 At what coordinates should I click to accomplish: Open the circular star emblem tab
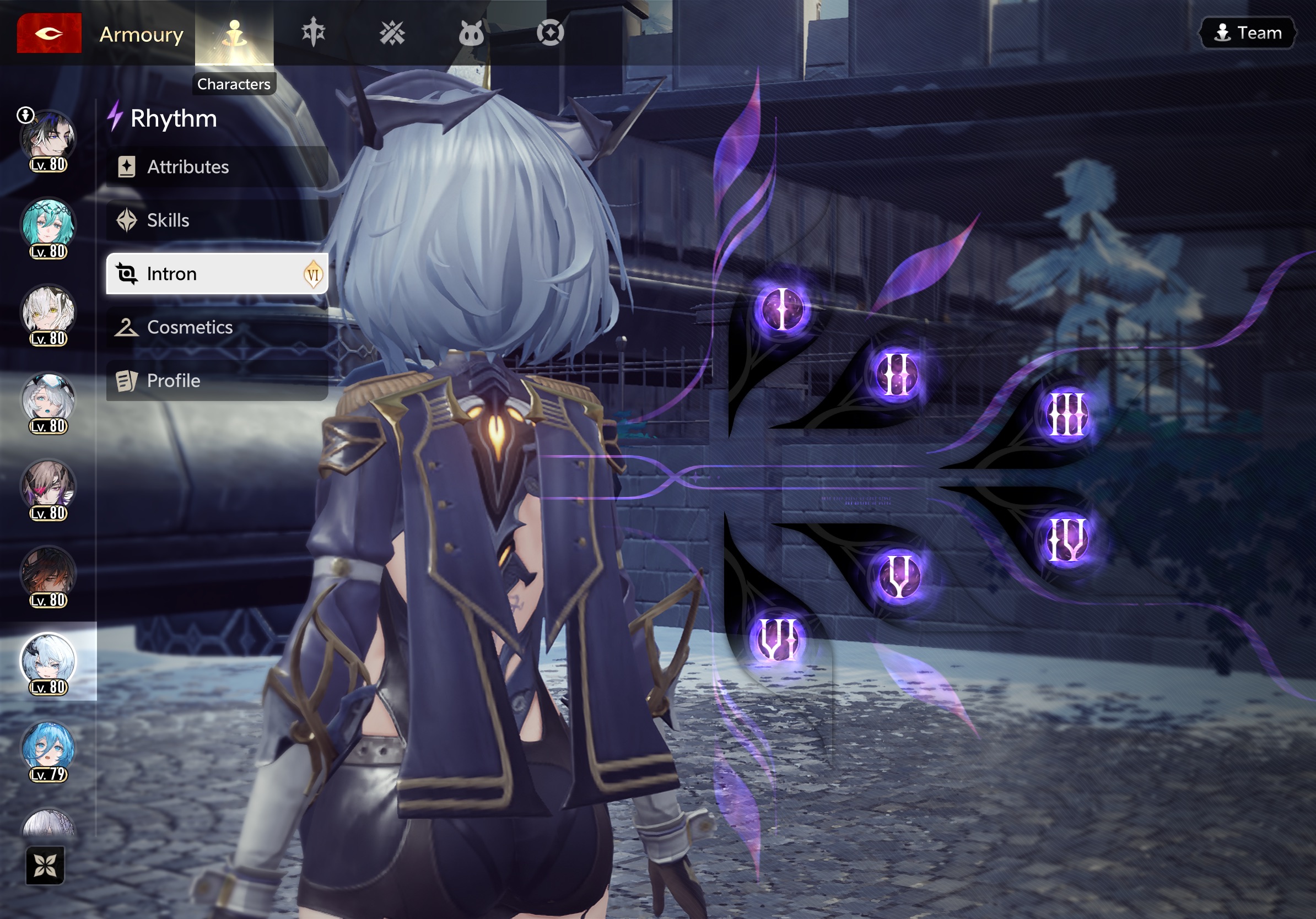pyautogui.click(x=550, y=33)
